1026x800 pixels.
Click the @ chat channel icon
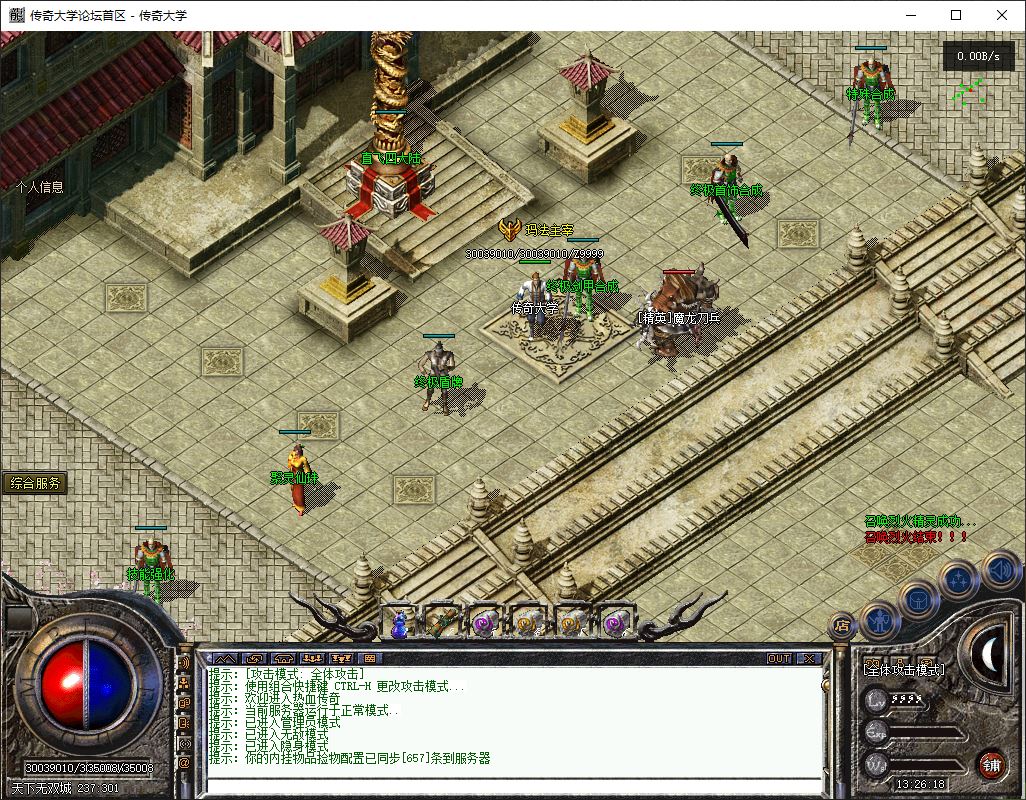pos(184,763)
